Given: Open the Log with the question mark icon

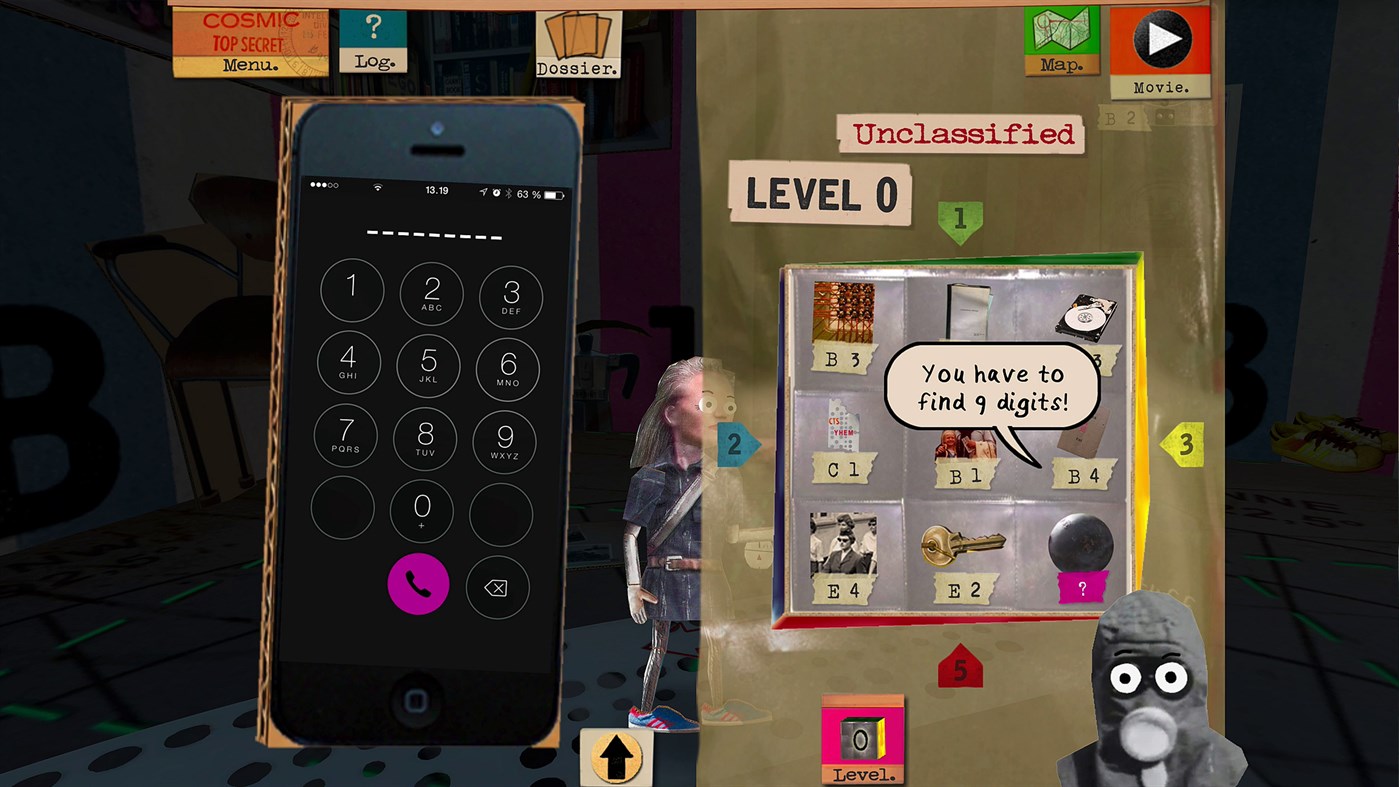Looking at the screenshot, I should [x=372, y=40].
